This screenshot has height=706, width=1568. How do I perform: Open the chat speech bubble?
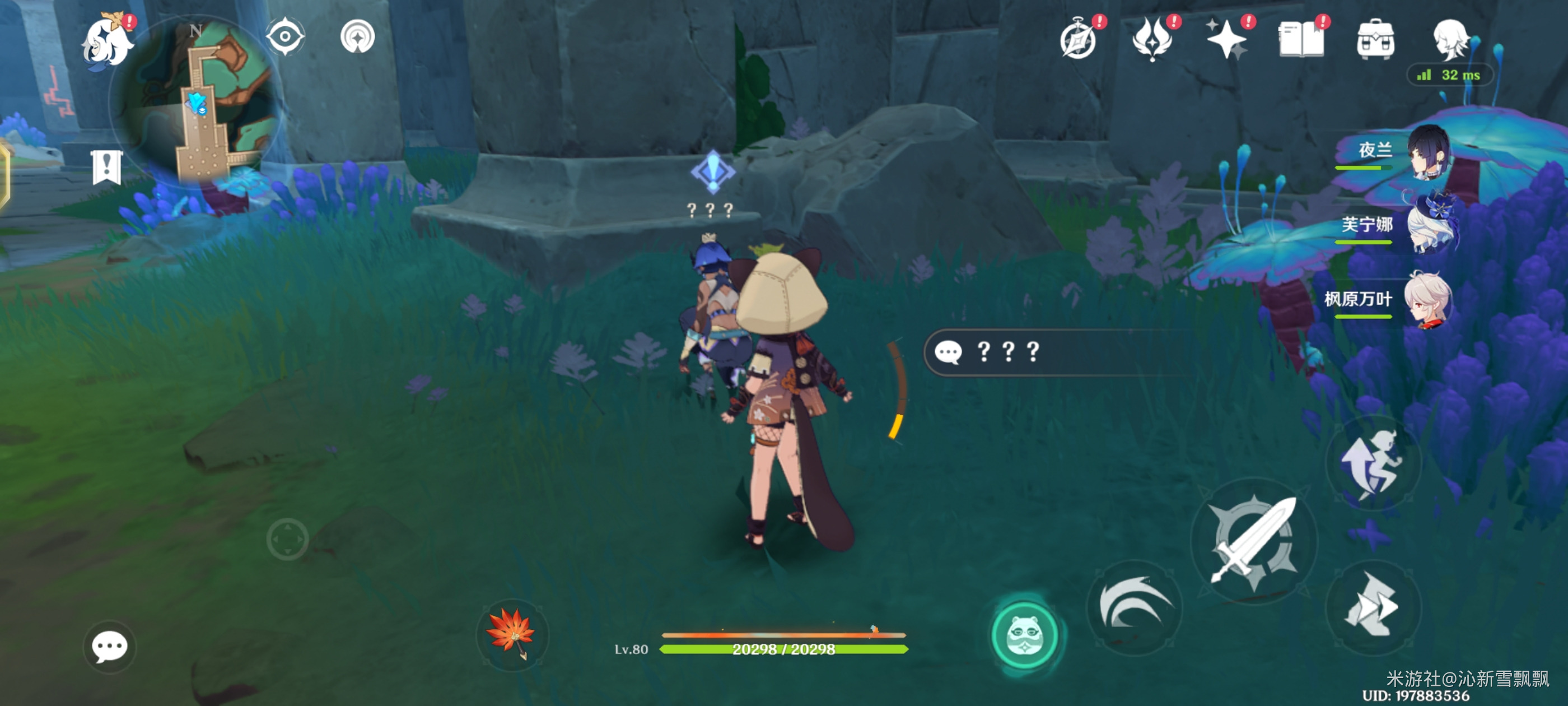[110, 646]
